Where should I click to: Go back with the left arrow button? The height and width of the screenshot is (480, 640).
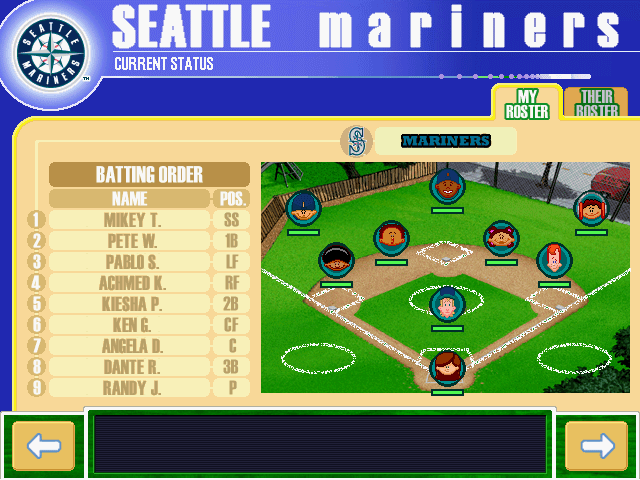[x=43, y=446]
